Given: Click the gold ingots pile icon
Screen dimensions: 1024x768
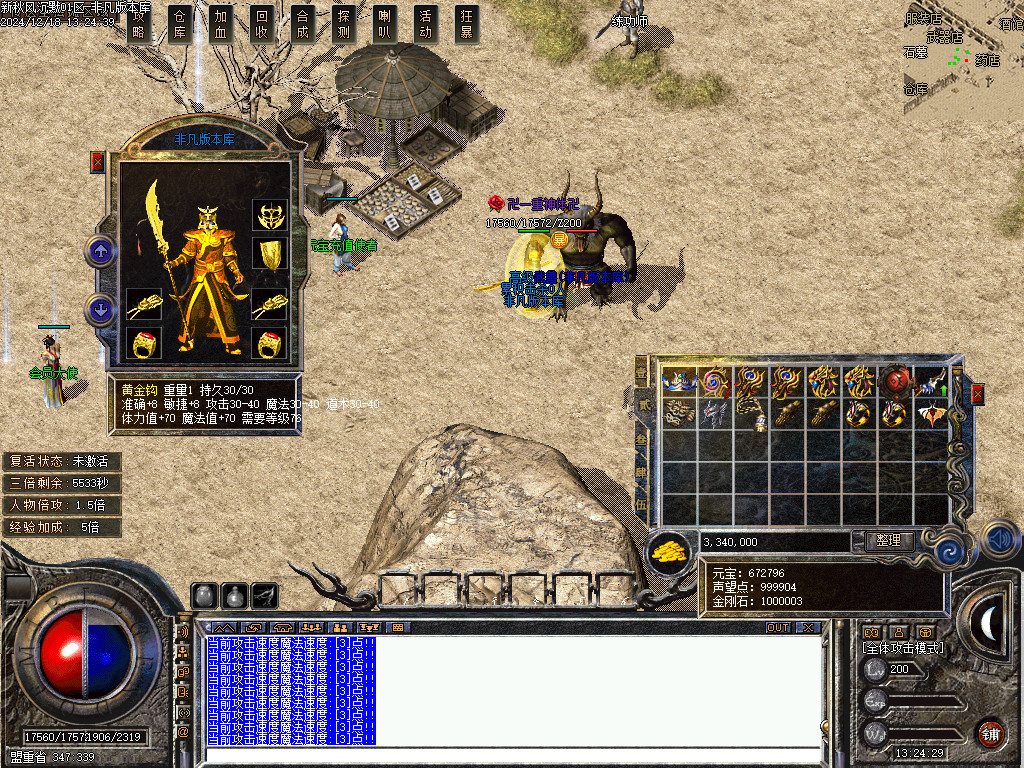Looking at the screenshot, I should [673, 551].
